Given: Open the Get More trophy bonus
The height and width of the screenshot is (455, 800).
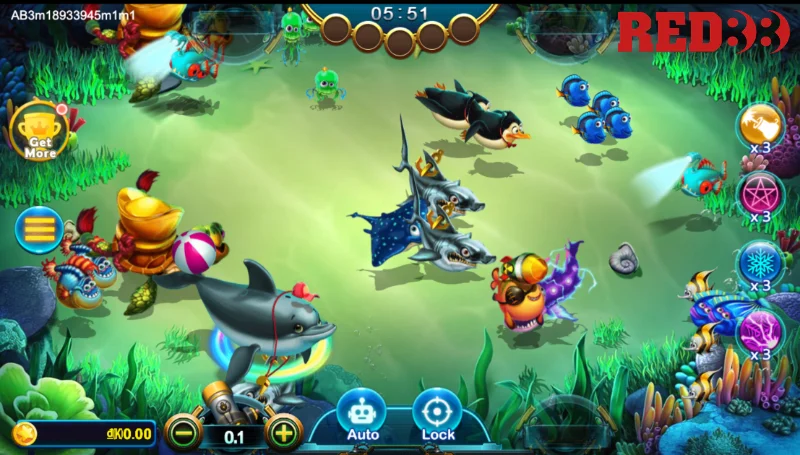Looking at the screenshot, I should tap(40, 131).
